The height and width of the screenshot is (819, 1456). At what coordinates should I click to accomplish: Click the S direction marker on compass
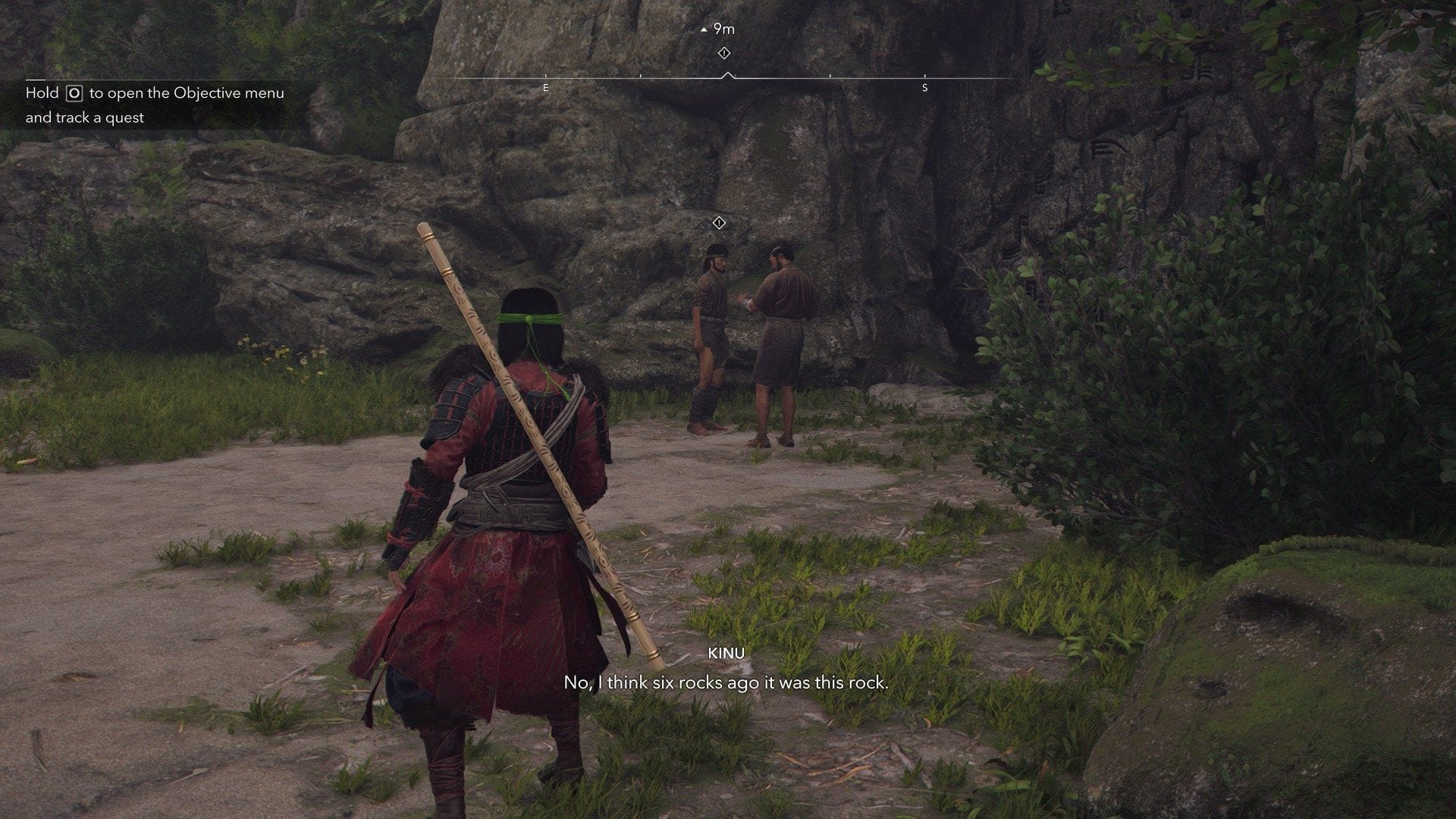coord(924,89)
